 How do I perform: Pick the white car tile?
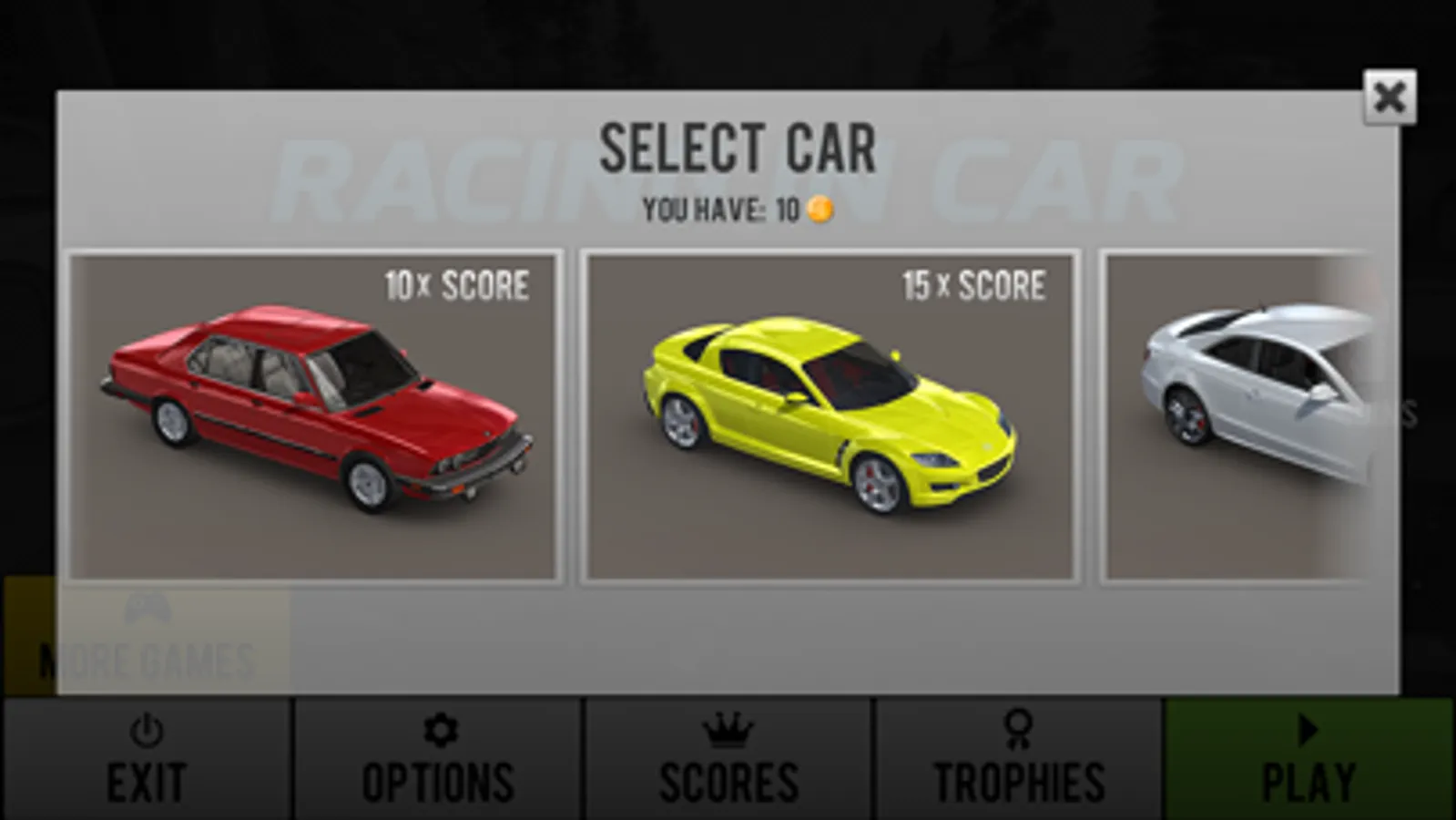click(1238, 416)
